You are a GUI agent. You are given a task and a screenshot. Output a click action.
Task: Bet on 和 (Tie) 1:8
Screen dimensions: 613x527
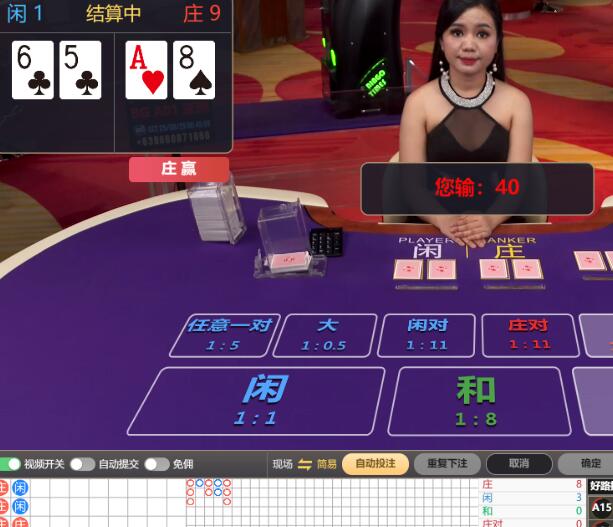pos(476,400)
